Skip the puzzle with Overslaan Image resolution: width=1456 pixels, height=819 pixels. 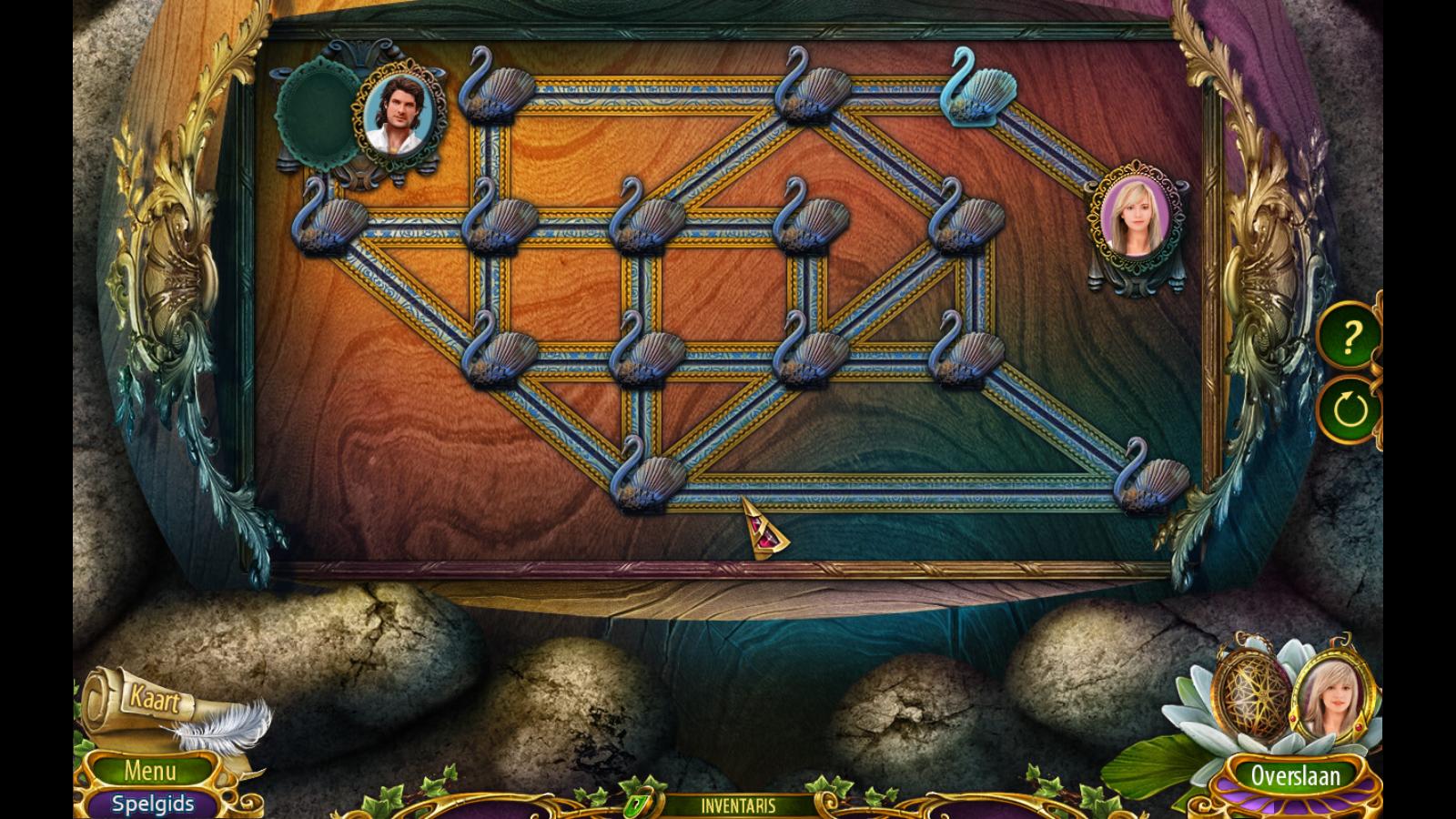pyautogui.click(x=1294, y=775)
